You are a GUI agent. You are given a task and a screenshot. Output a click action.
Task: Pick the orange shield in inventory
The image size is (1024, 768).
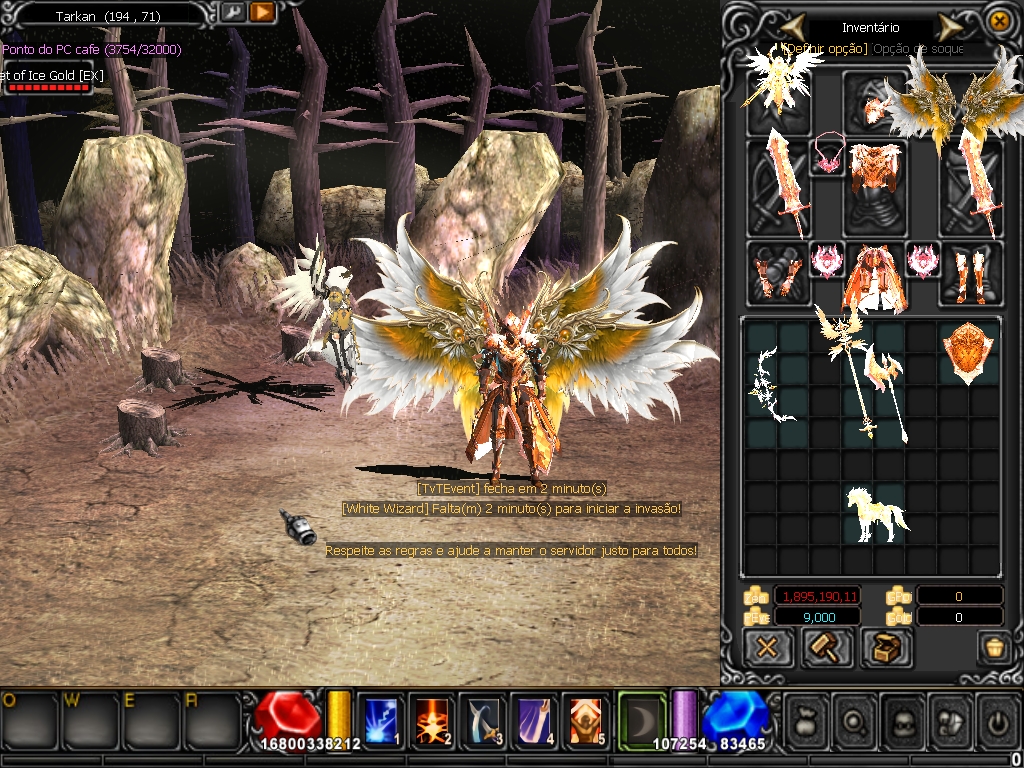969,352
